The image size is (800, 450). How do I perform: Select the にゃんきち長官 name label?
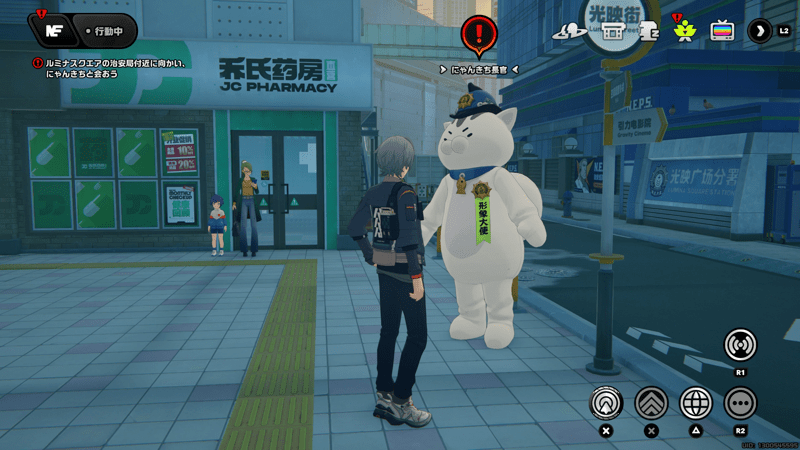478,69
